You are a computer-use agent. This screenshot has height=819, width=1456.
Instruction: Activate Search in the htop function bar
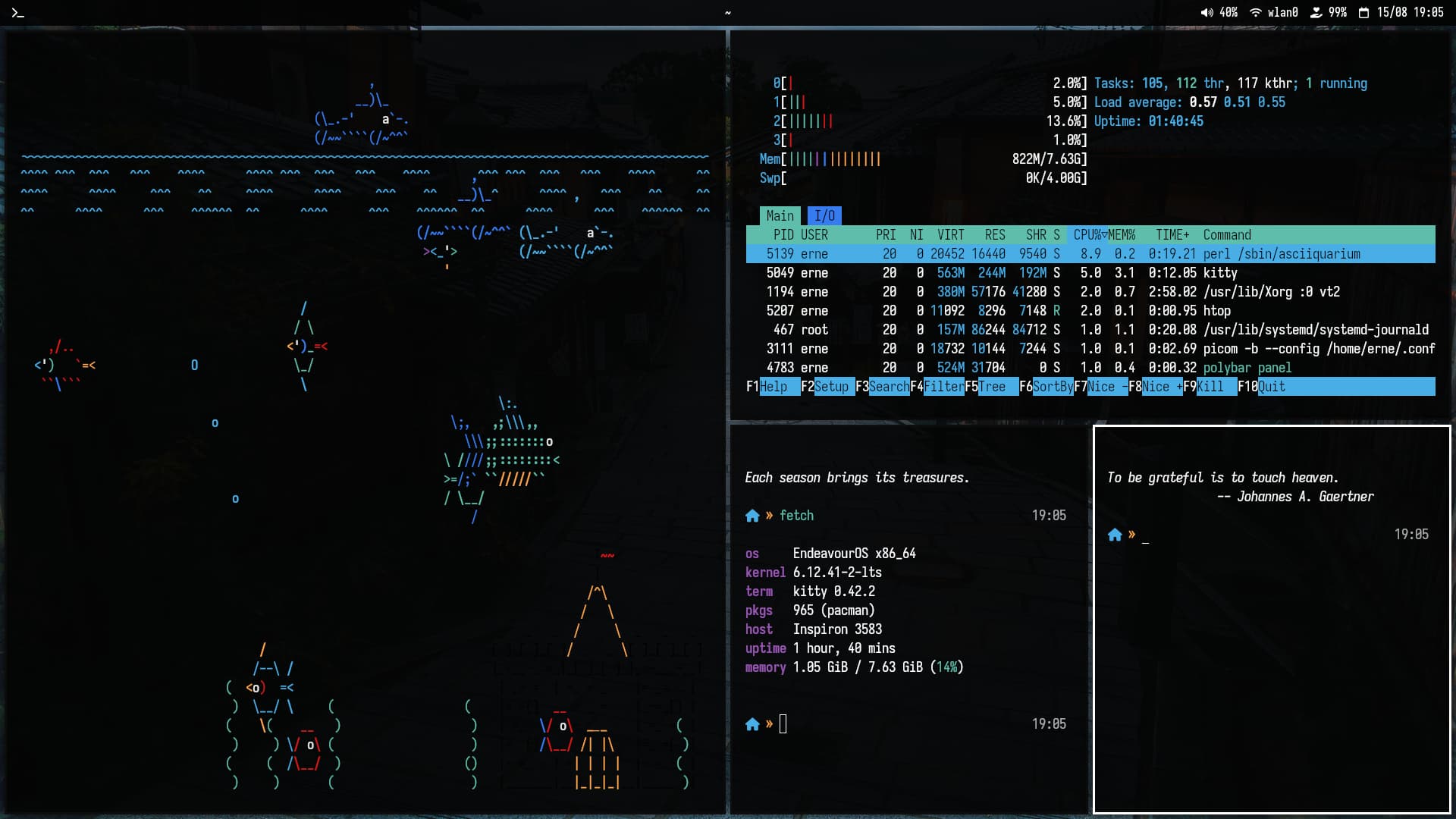pos(888,387)
